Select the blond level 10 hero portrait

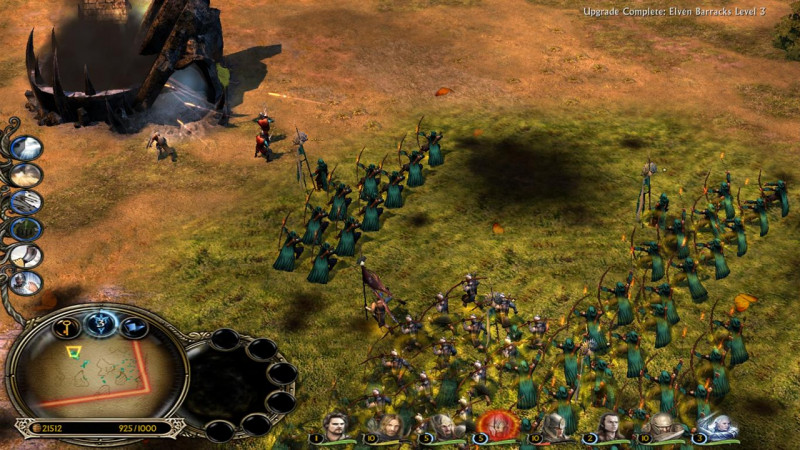coord(387,426)
